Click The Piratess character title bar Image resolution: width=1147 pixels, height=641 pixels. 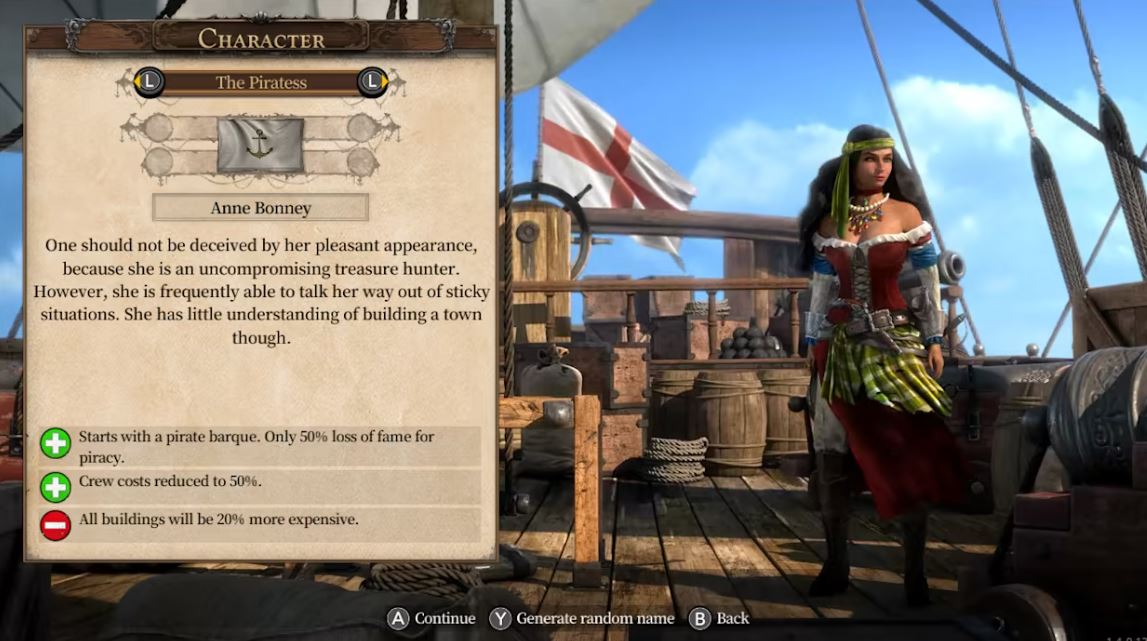(261, 82)
